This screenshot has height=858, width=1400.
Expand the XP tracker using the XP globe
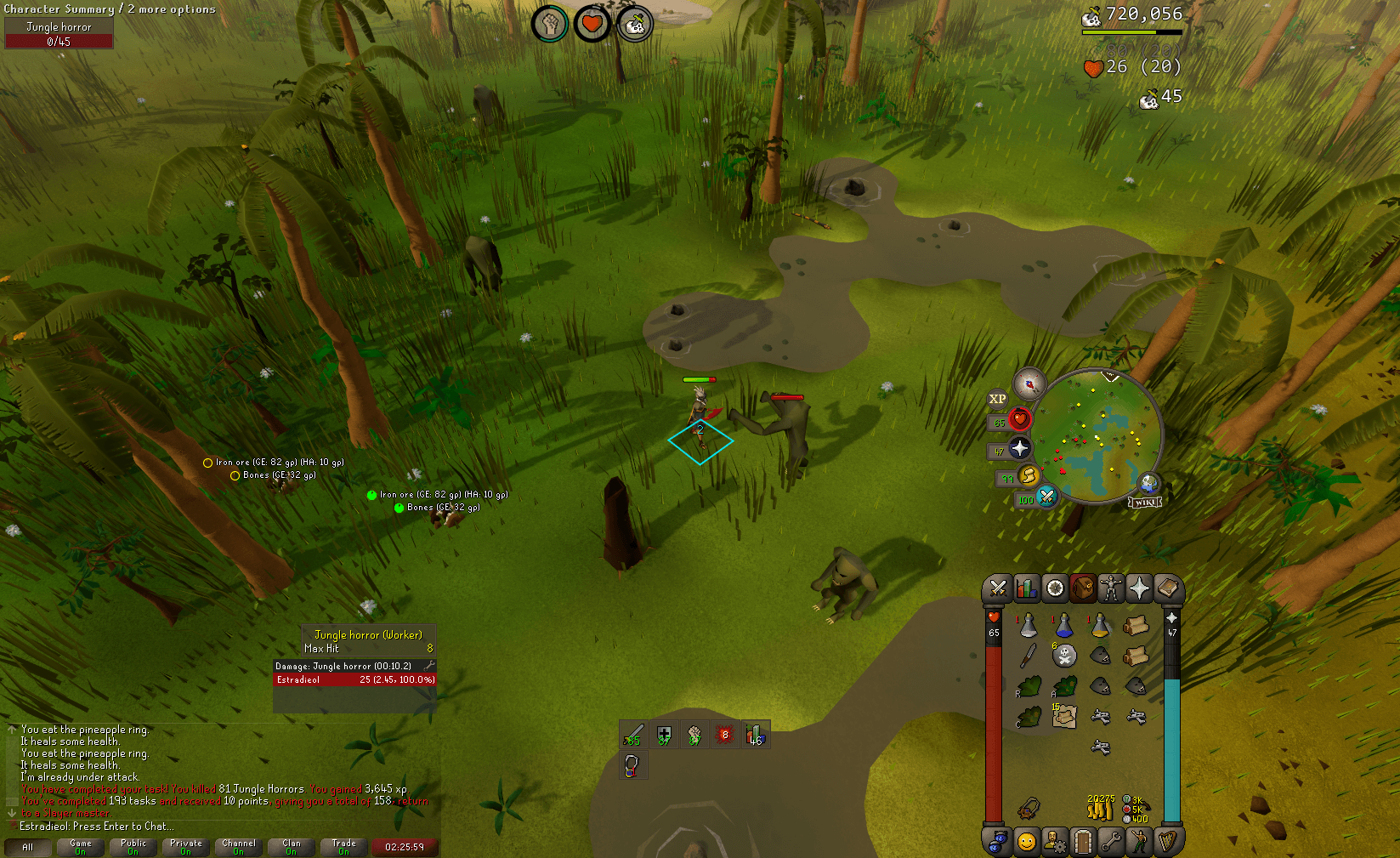[x=996, y=400]
